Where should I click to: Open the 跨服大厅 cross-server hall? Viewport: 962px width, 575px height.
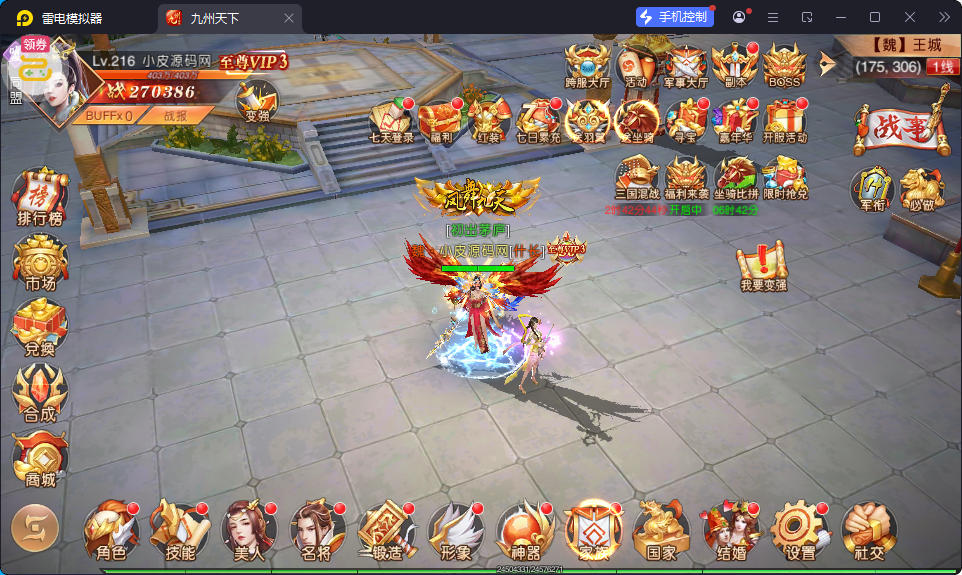[588, 66]
